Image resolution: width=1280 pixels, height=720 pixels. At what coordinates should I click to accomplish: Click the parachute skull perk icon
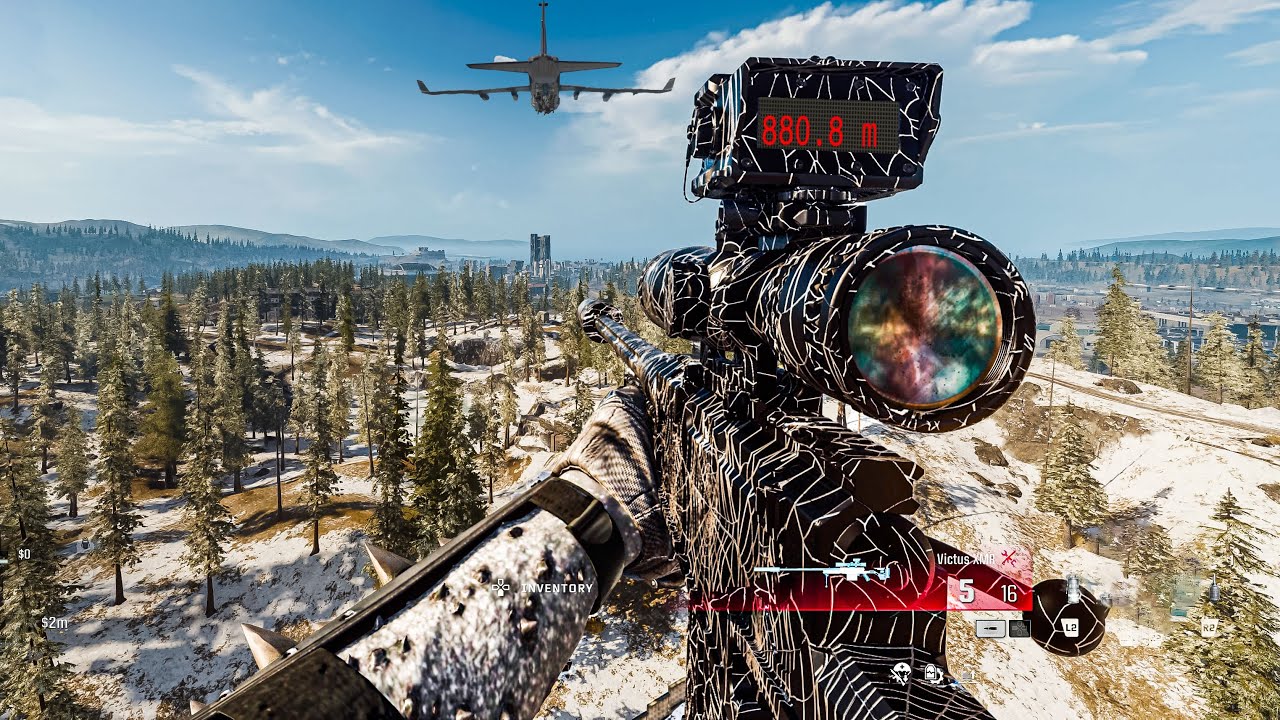tap(901, 673)
